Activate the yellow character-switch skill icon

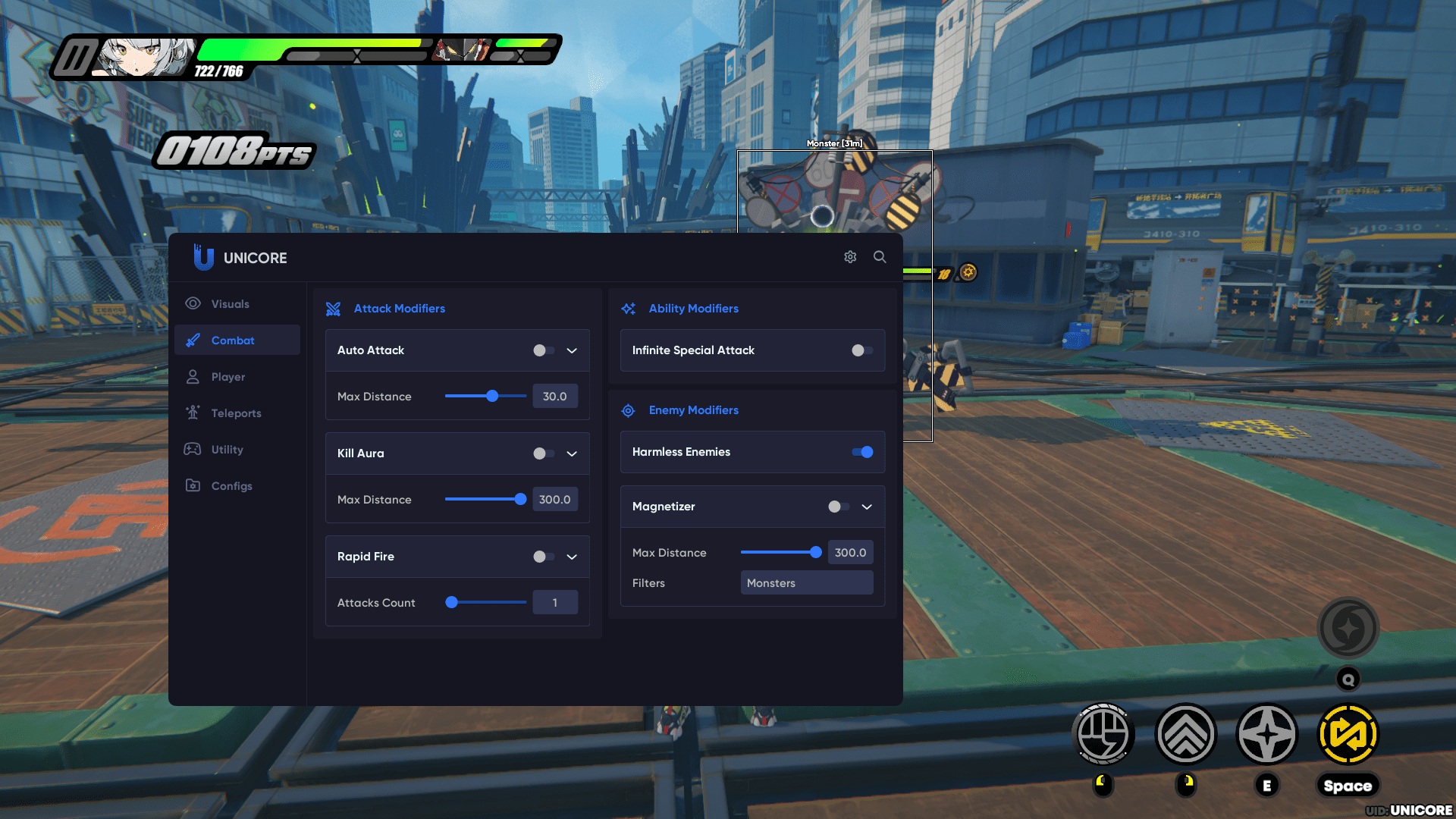(x=1348, y=735)
